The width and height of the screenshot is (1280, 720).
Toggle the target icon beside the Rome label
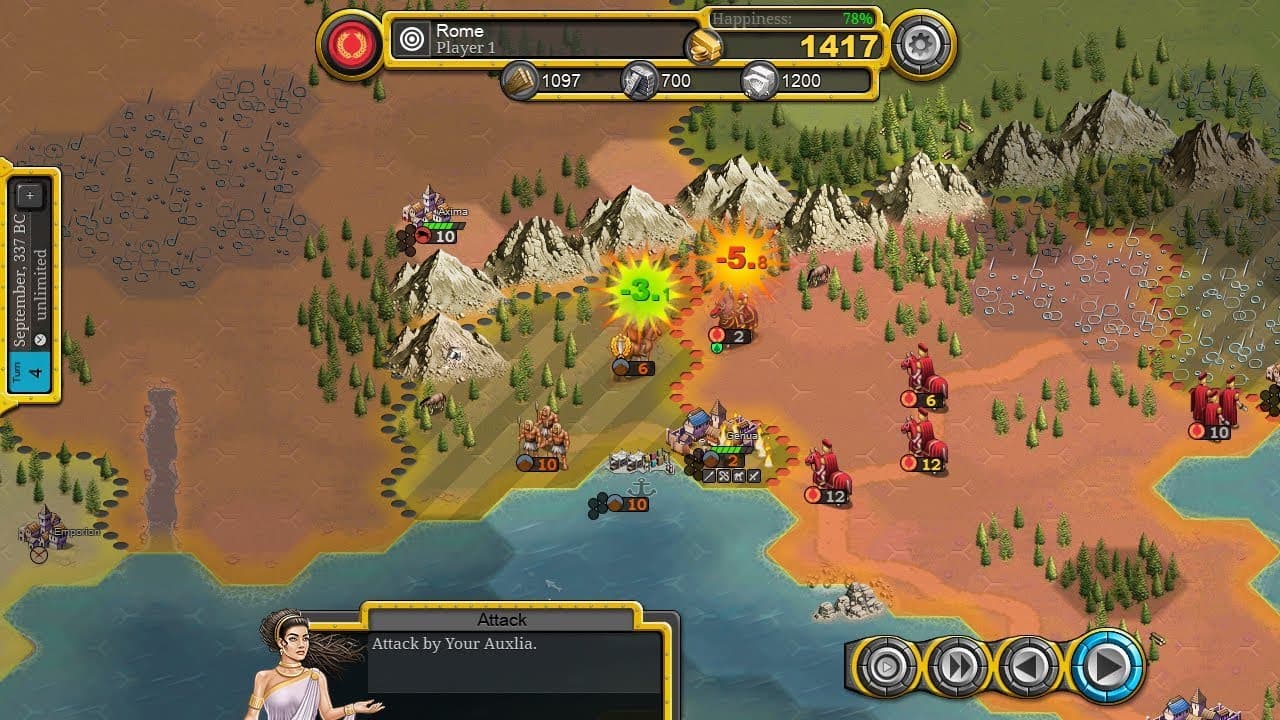[x=410, y=40]
